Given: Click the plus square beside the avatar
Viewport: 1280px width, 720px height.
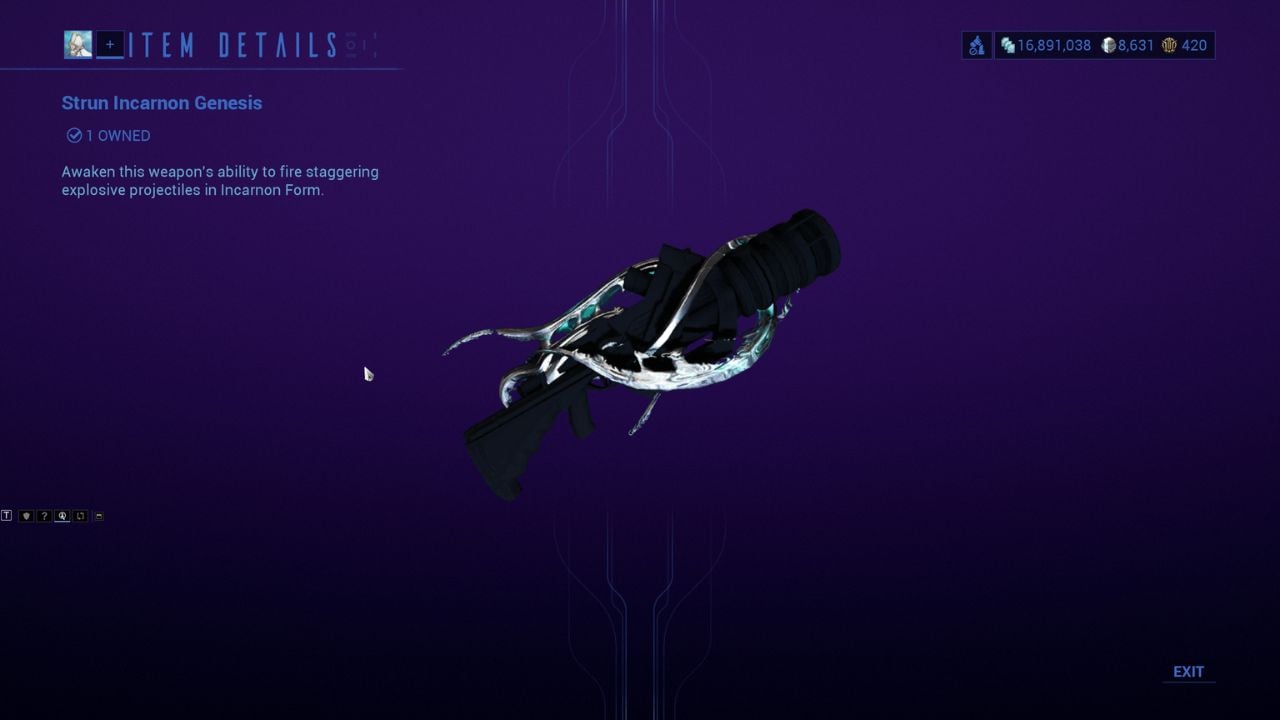Looking at the screenshot, I should click(108, 44).
